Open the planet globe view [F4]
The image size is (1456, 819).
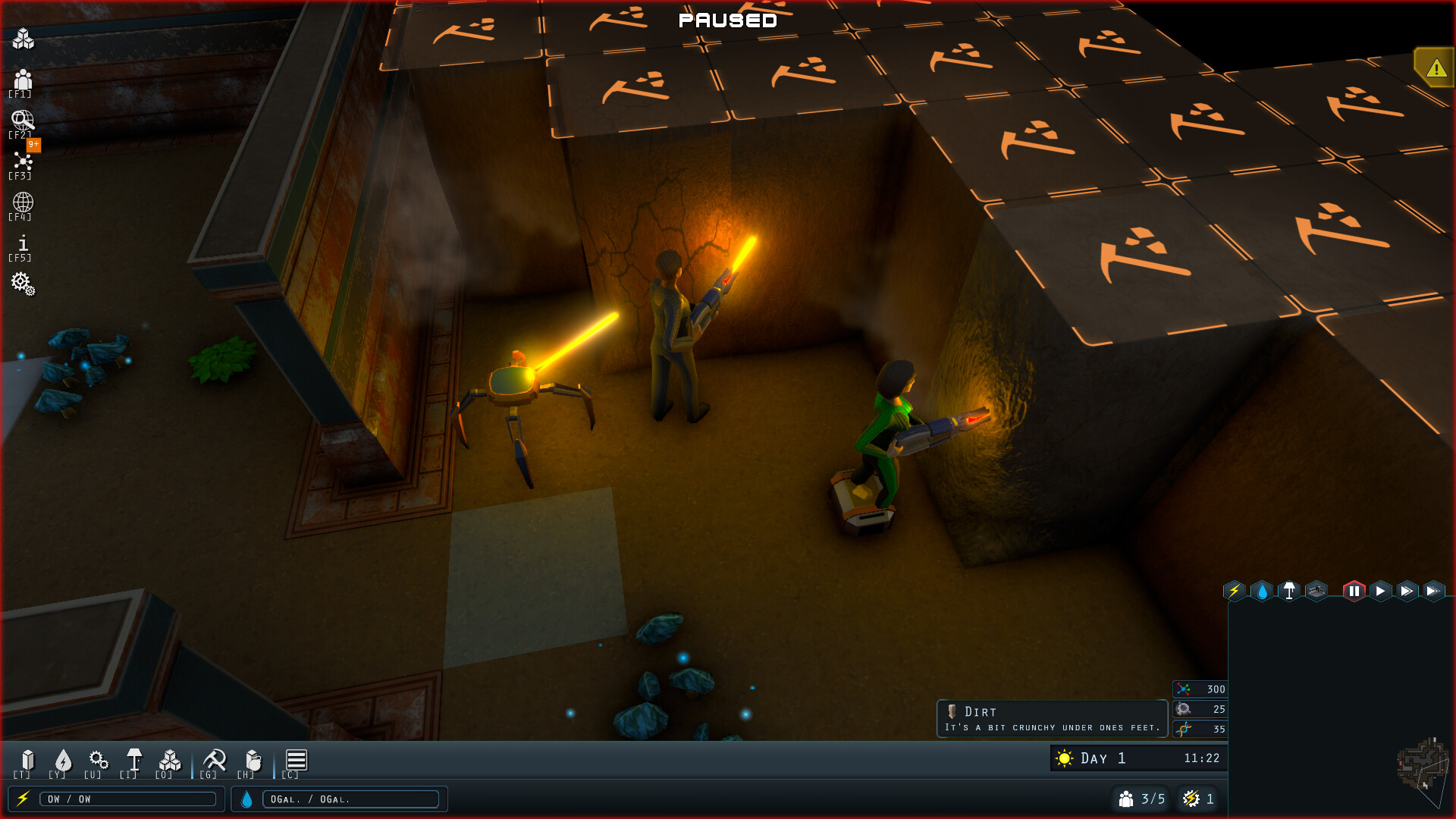(x=24, y=202)
